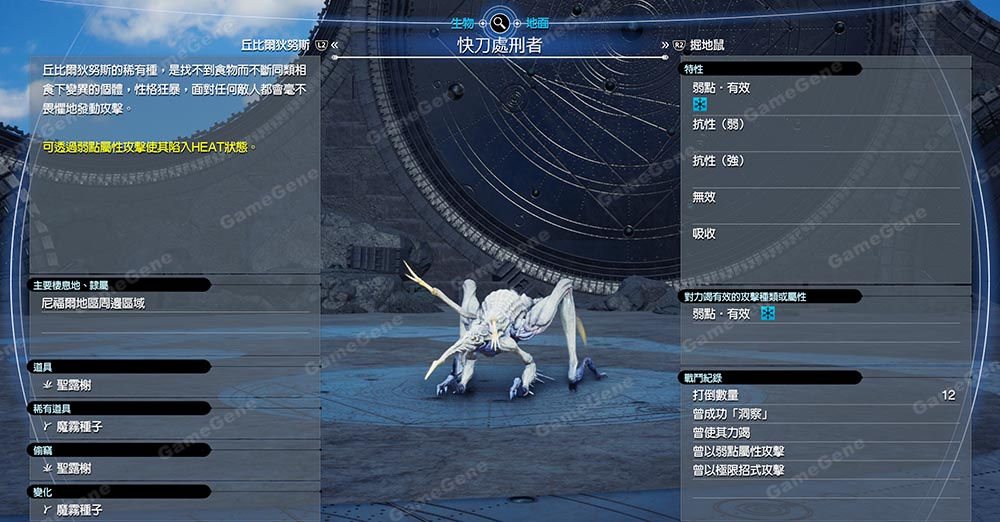
Task: Select the 曾以極限招式攻擊 record row
Action: click(739, 470)
